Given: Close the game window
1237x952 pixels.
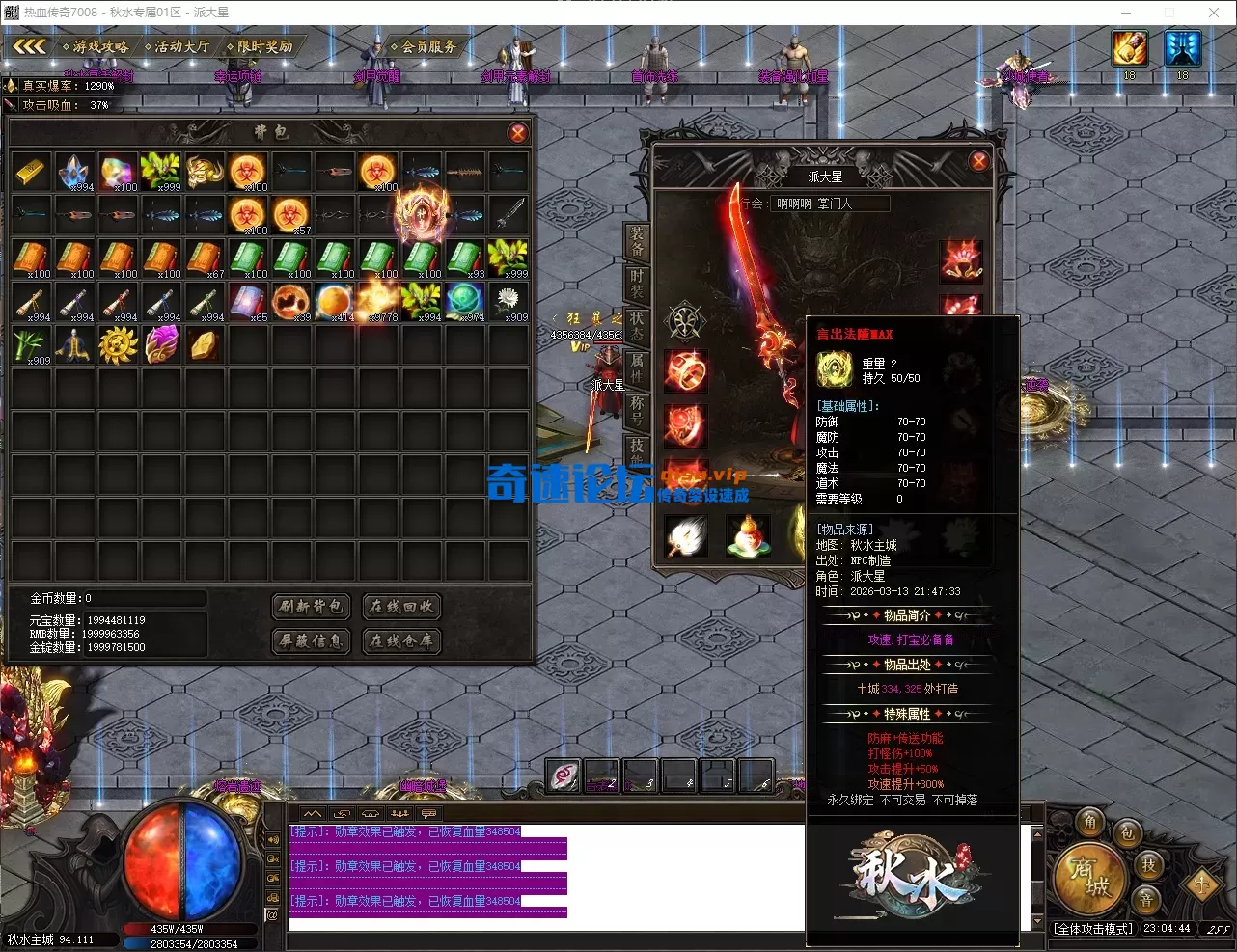Looking at the screenshot, I should coord(1214,13).
